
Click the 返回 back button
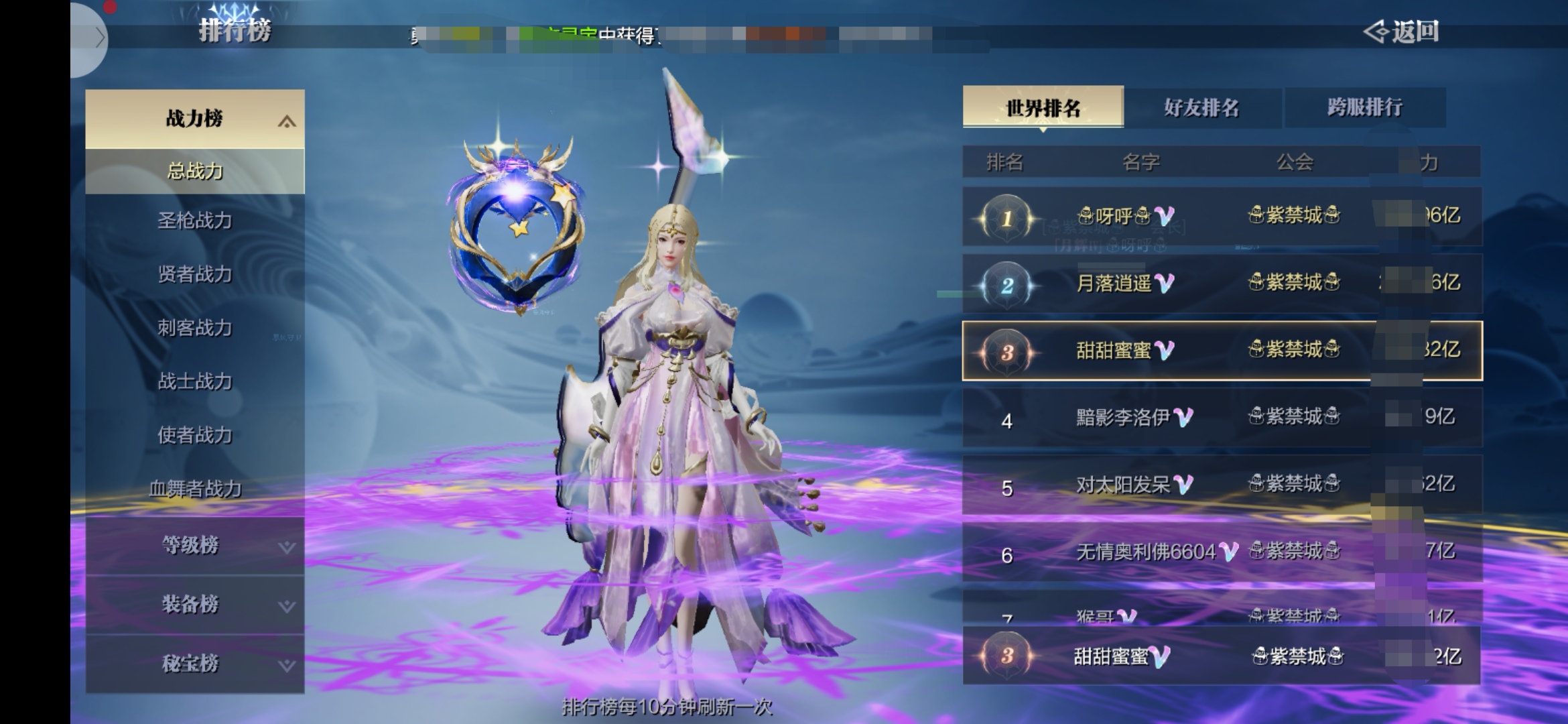[x=1402, y=32]
